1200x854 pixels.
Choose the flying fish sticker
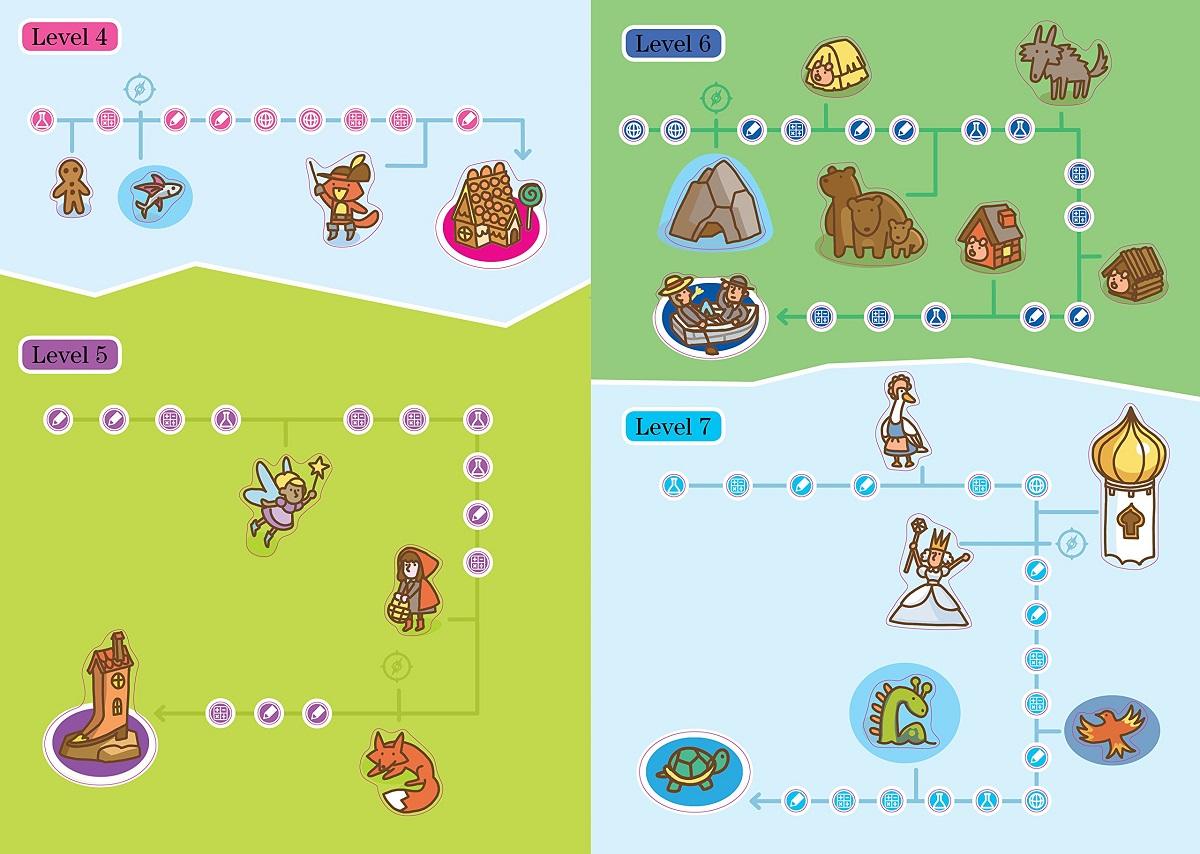tap(156, 195)
